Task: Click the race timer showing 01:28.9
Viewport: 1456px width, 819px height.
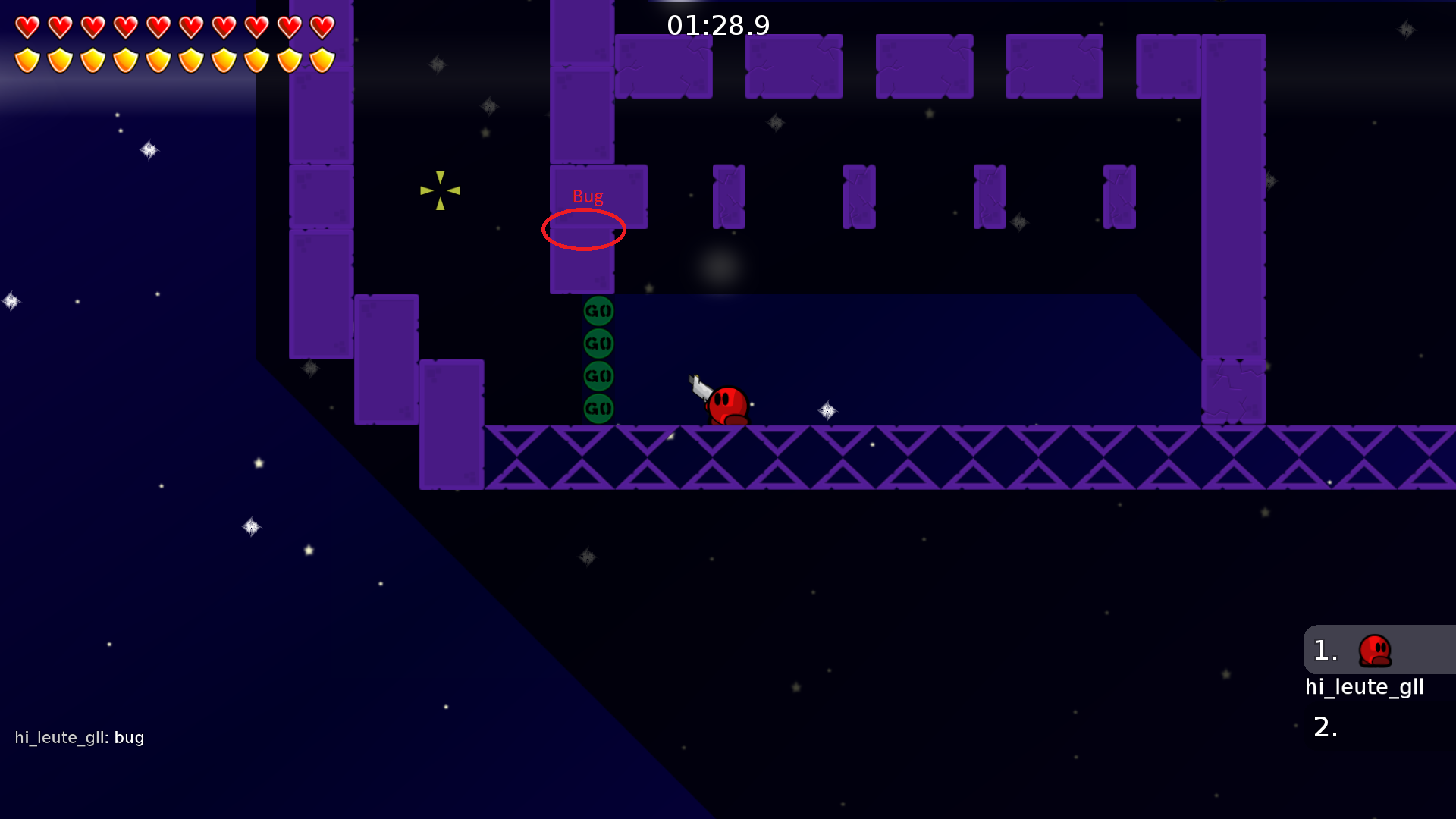Action: click(717, 25)
